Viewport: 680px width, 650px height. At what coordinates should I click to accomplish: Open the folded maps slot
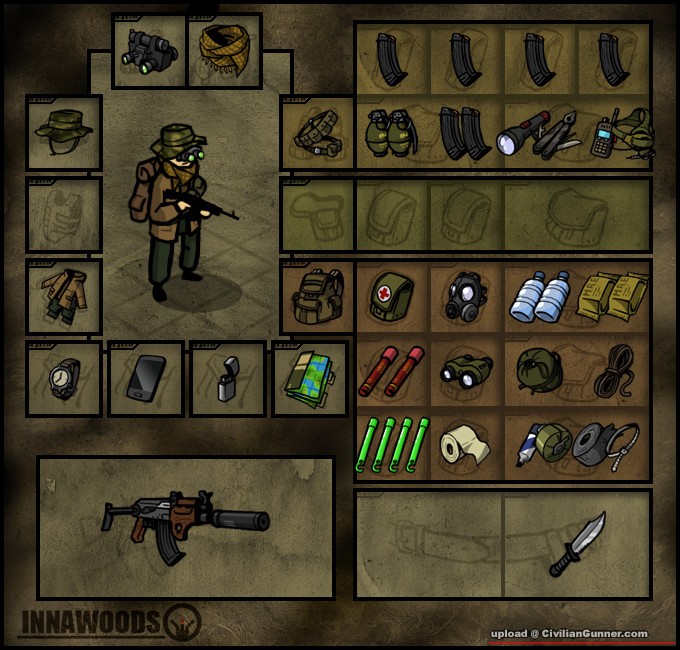coord(310,378)
